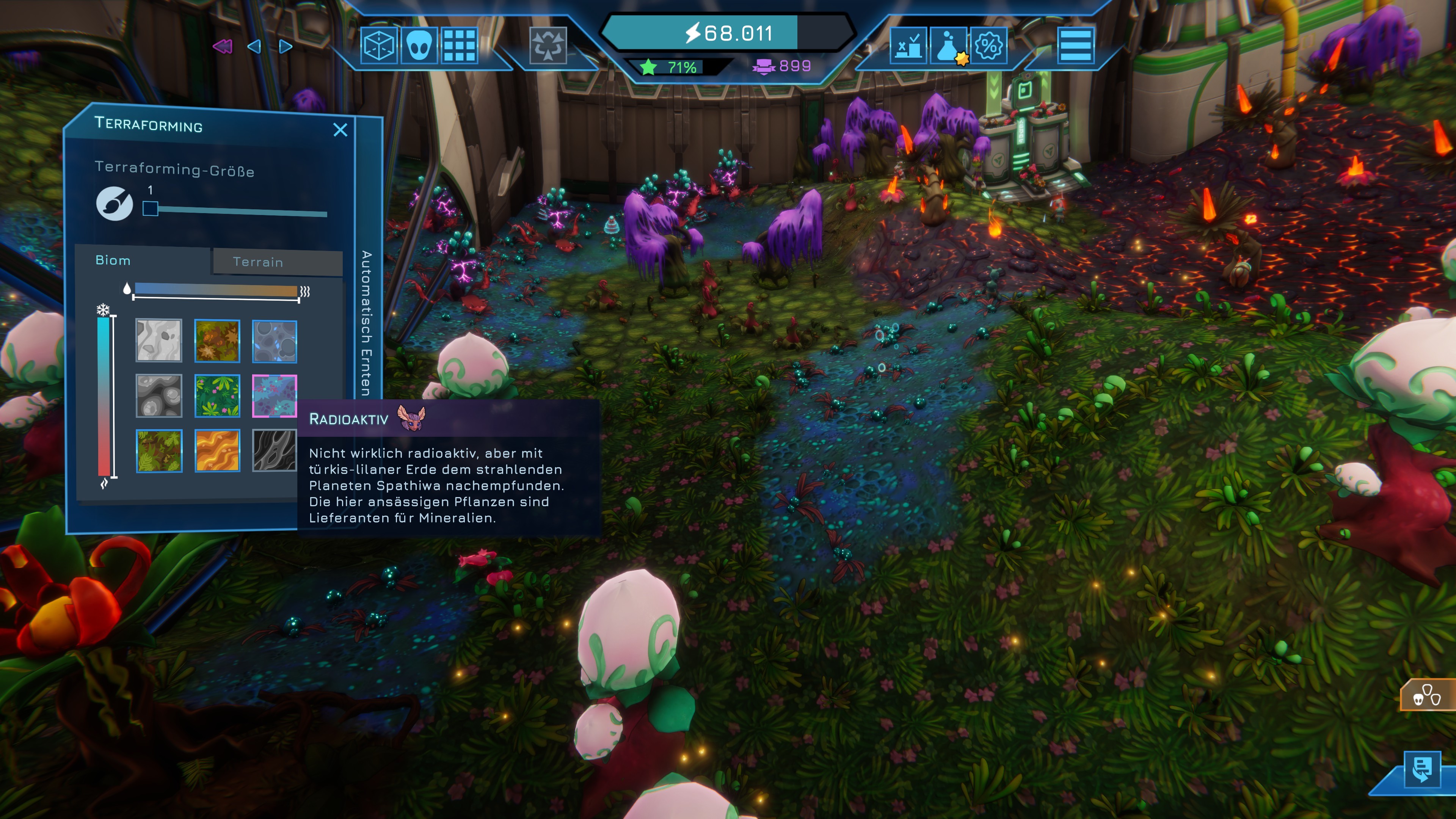
Task: Click the fast rewind double-arrow control
Action: (222, 46)
